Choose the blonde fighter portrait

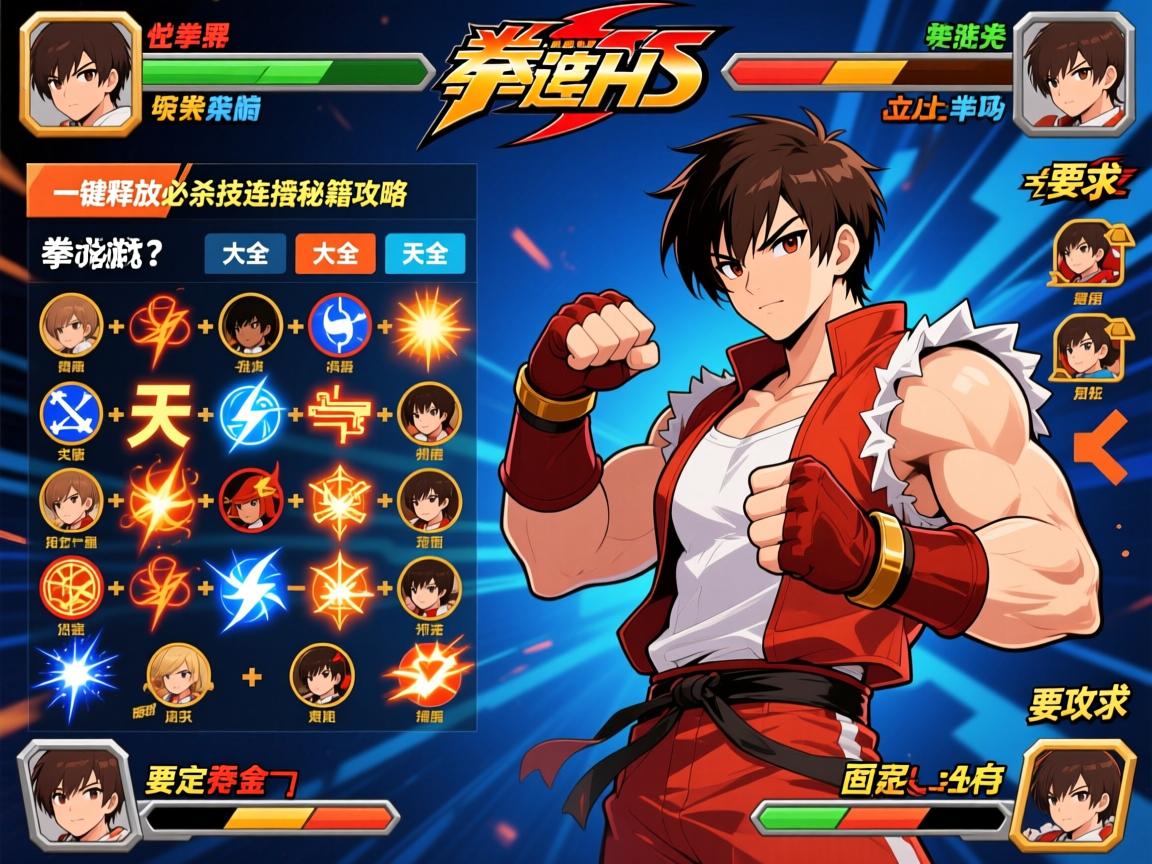pos(179,674)
